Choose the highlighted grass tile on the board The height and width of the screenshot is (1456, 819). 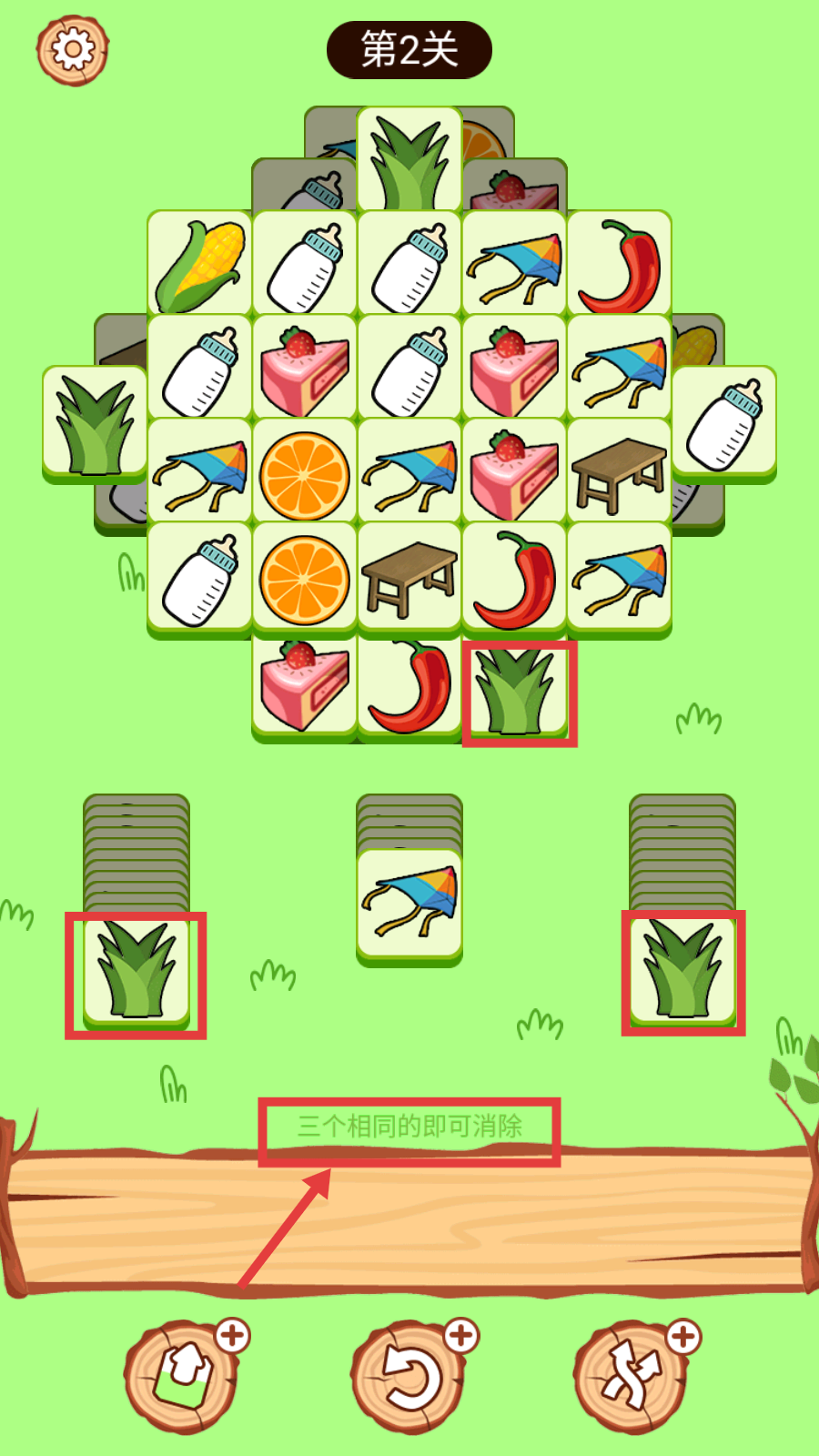515,692
